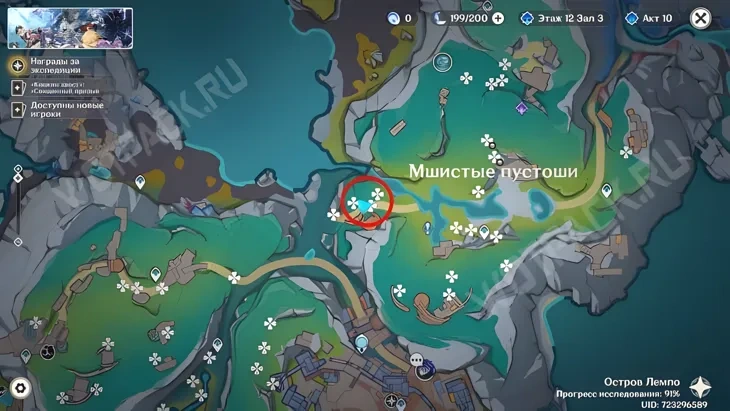The image size is (730, 411).
Task: Add resin using the plus button
Action: click(x=498, y=18)
